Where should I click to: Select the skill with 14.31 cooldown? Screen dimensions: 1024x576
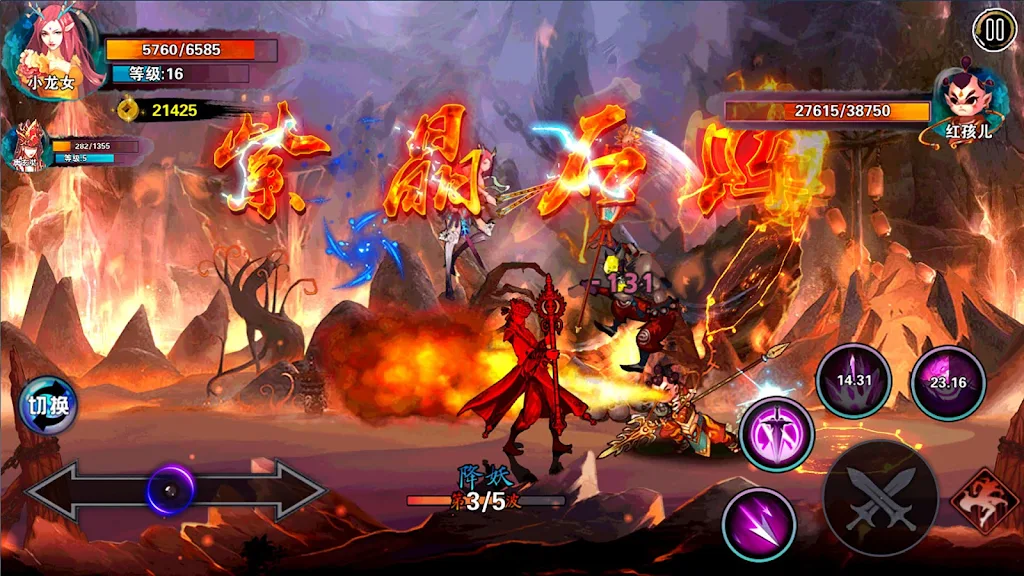click(x=853, y=381)
